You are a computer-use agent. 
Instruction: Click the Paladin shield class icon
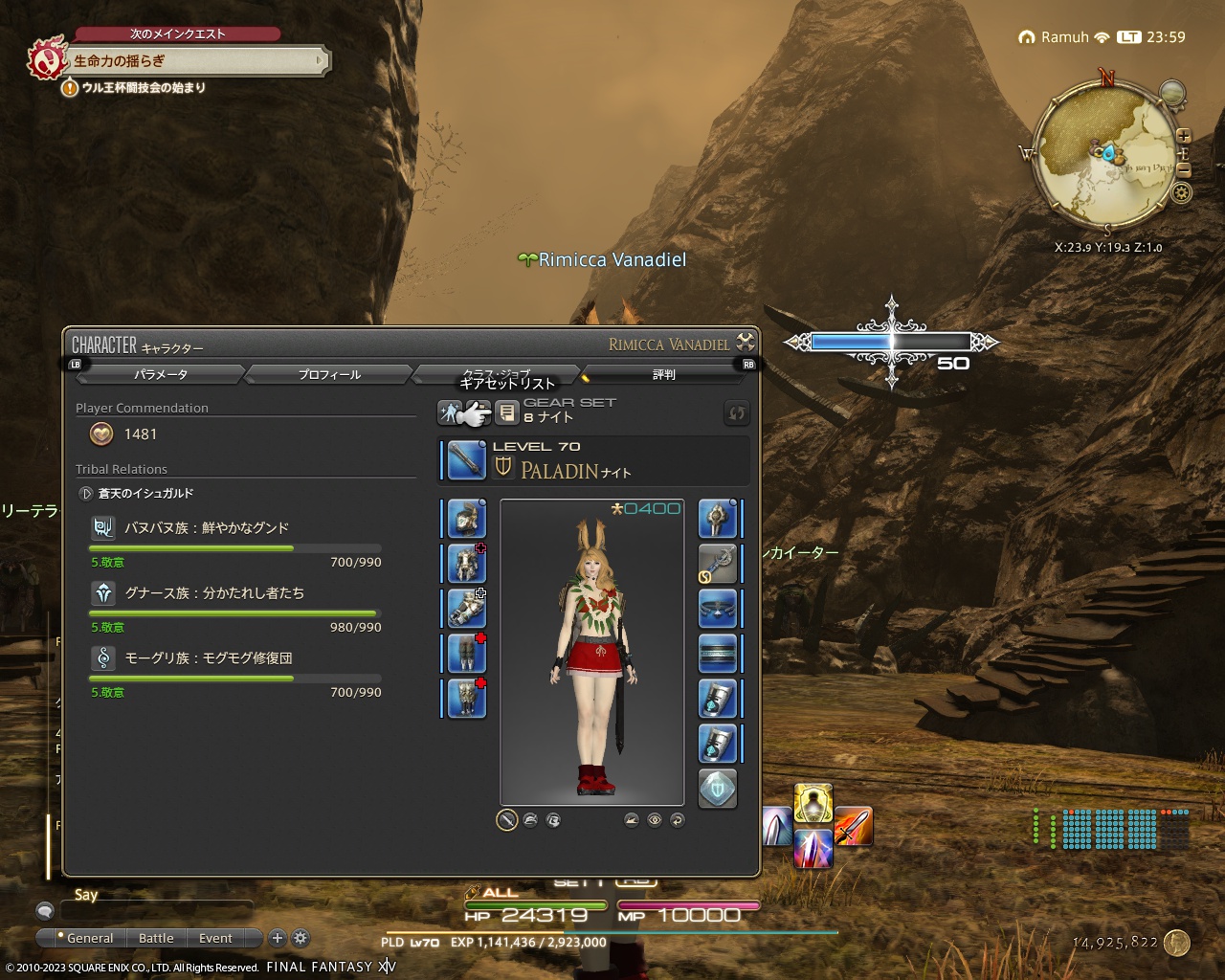point(504,469)
